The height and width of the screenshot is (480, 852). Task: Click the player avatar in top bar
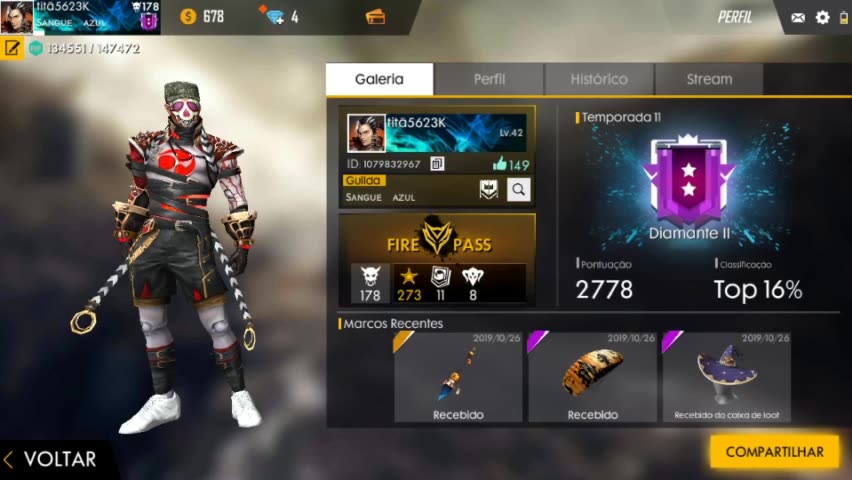click(x=17, y=17)
